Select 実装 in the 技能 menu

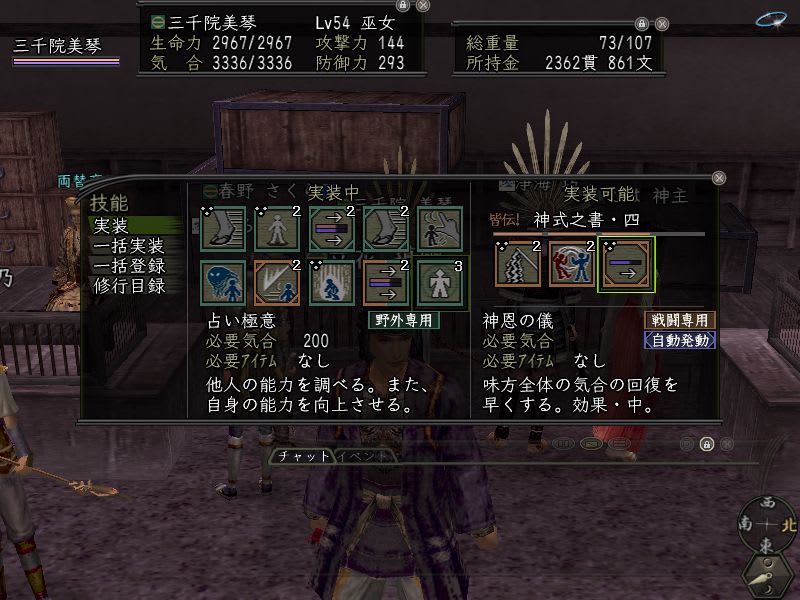pos(111,227)
